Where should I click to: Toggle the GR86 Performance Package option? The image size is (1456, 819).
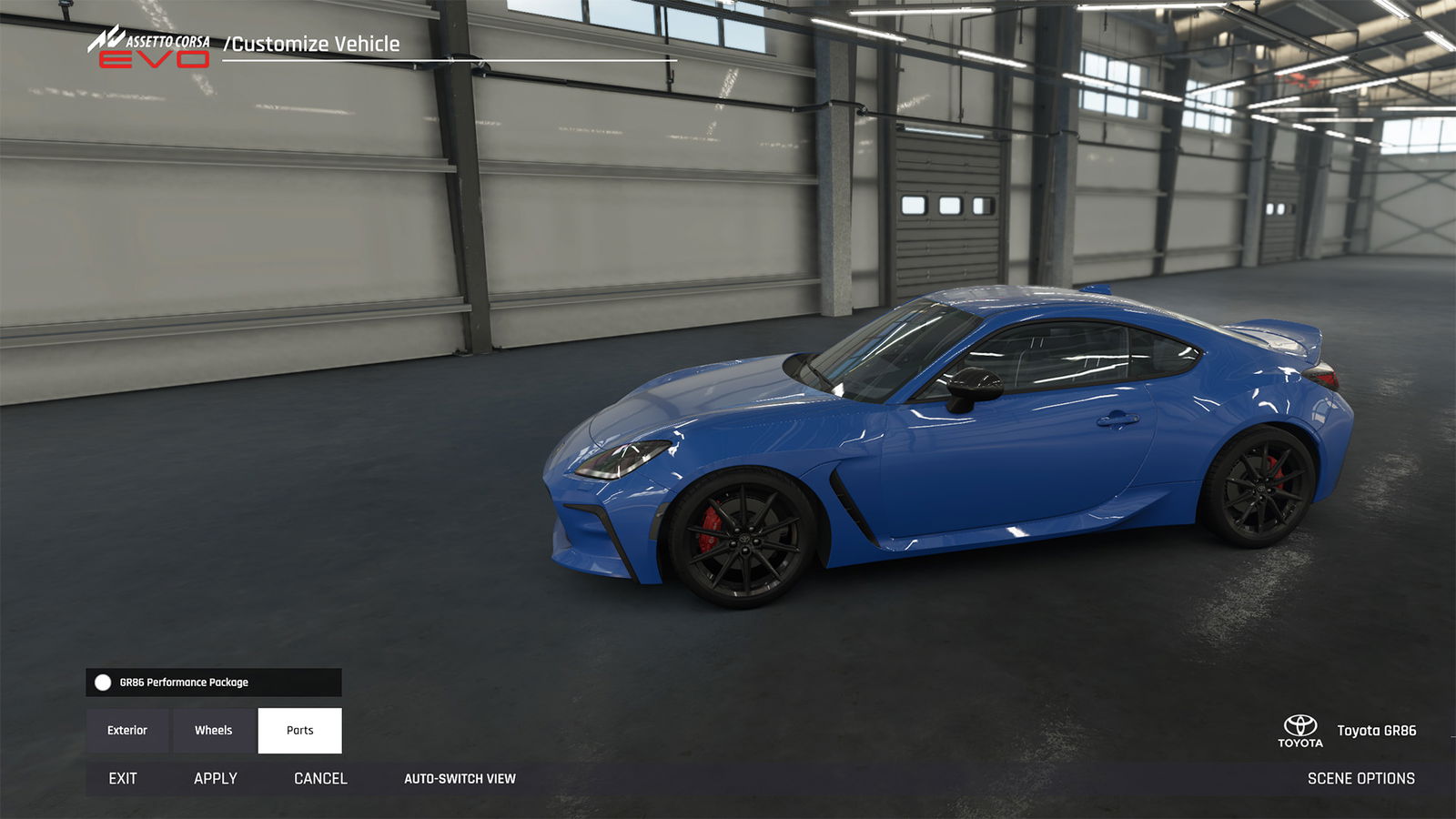[x=103, y=682]
